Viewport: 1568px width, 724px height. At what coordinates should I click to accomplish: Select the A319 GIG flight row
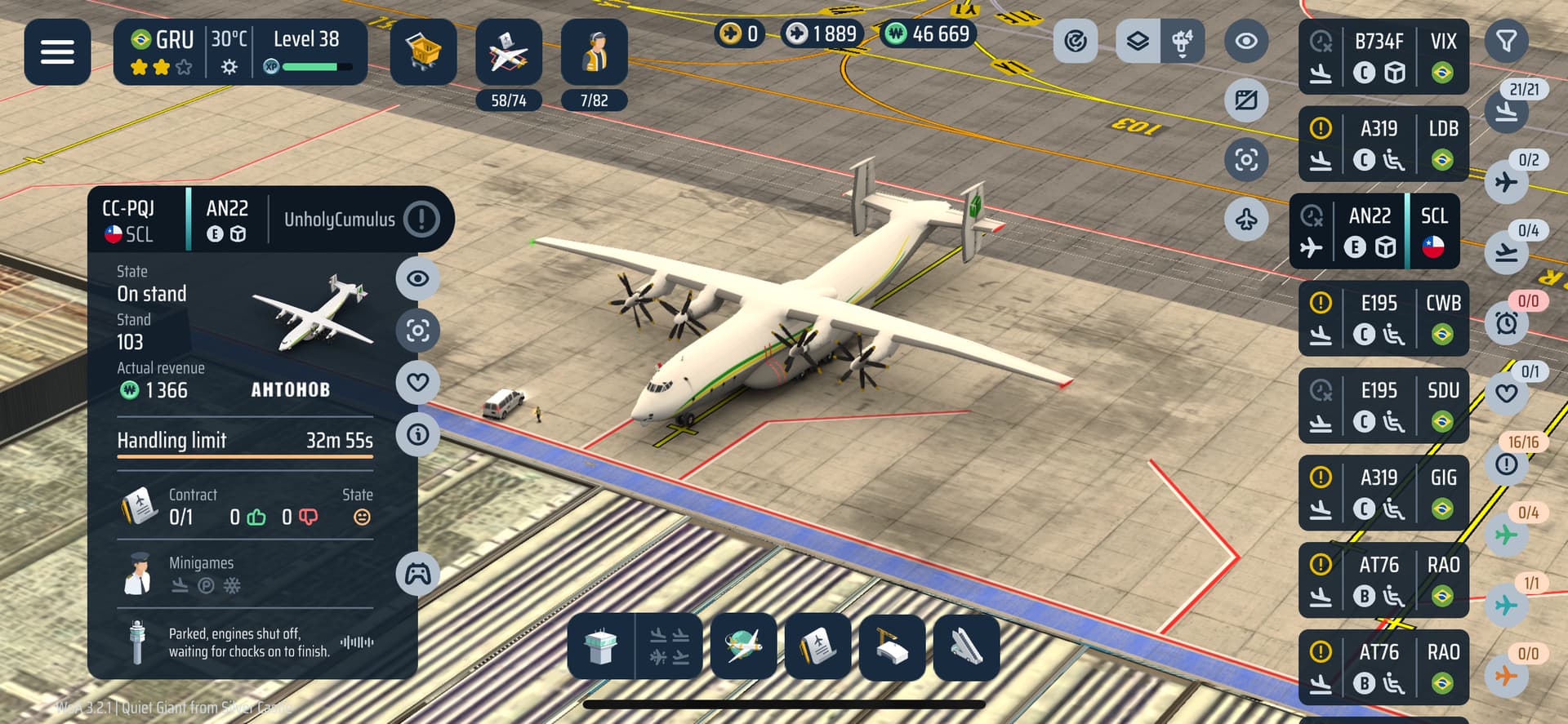coord(1383,493)
